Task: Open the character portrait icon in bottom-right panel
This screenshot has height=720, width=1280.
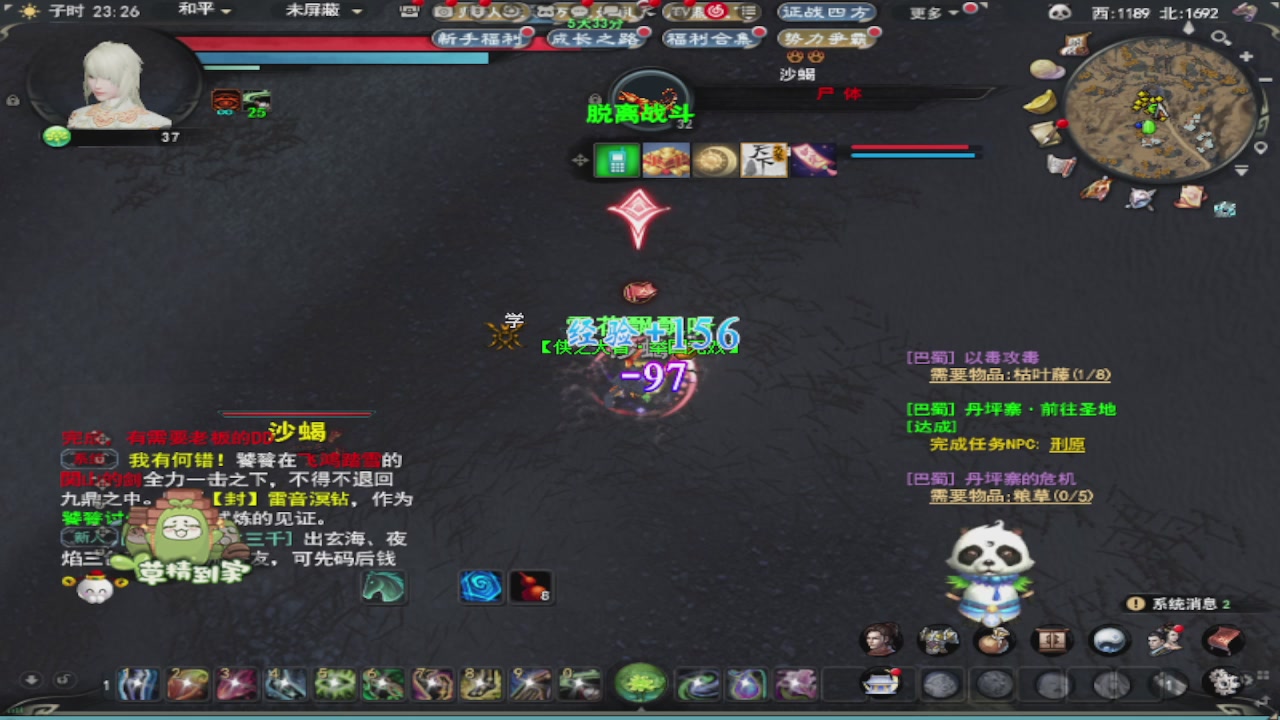Action: click(x=880, y=641)
